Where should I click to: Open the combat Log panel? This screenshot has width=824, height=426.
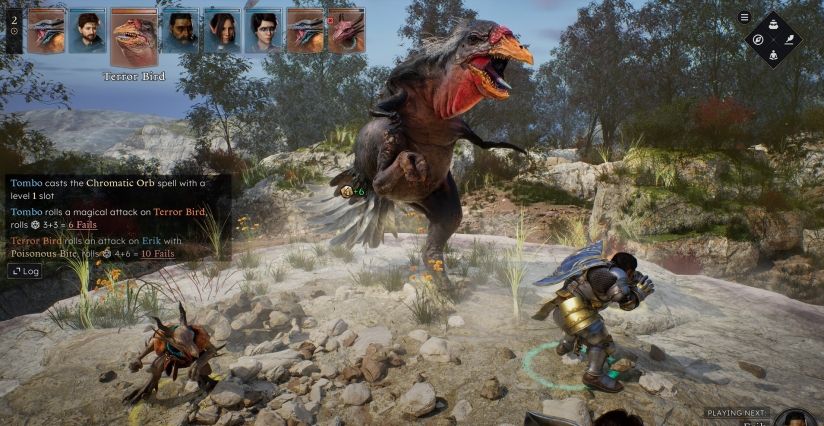click(x=25, y=271)
